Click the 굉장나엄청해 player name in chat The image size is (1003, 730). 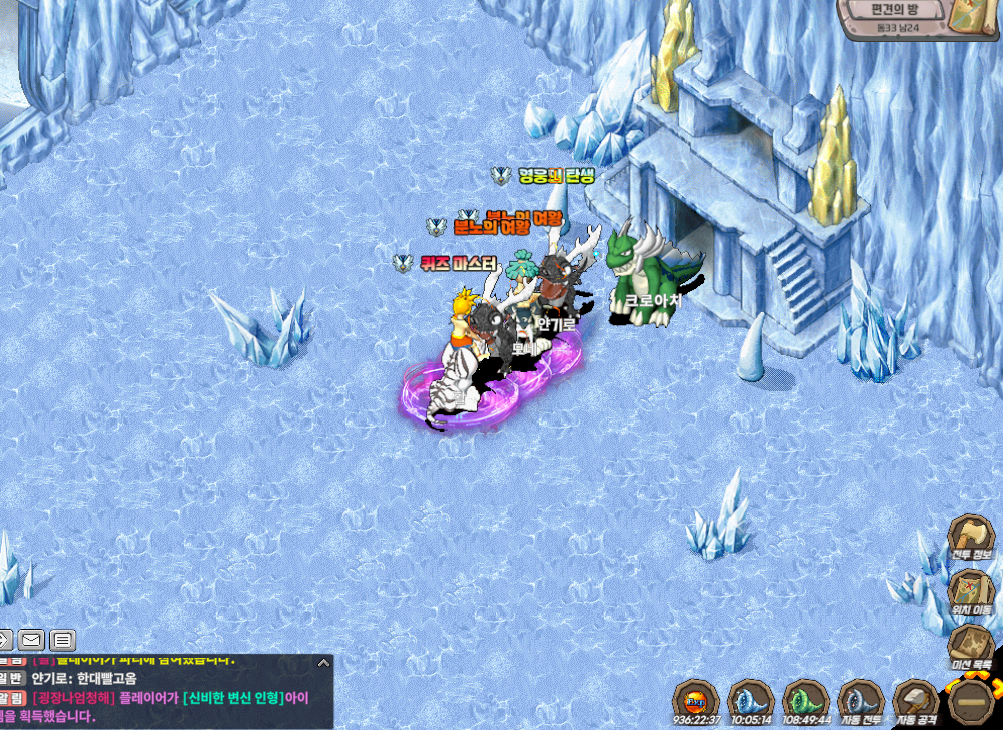click(74, 697)
